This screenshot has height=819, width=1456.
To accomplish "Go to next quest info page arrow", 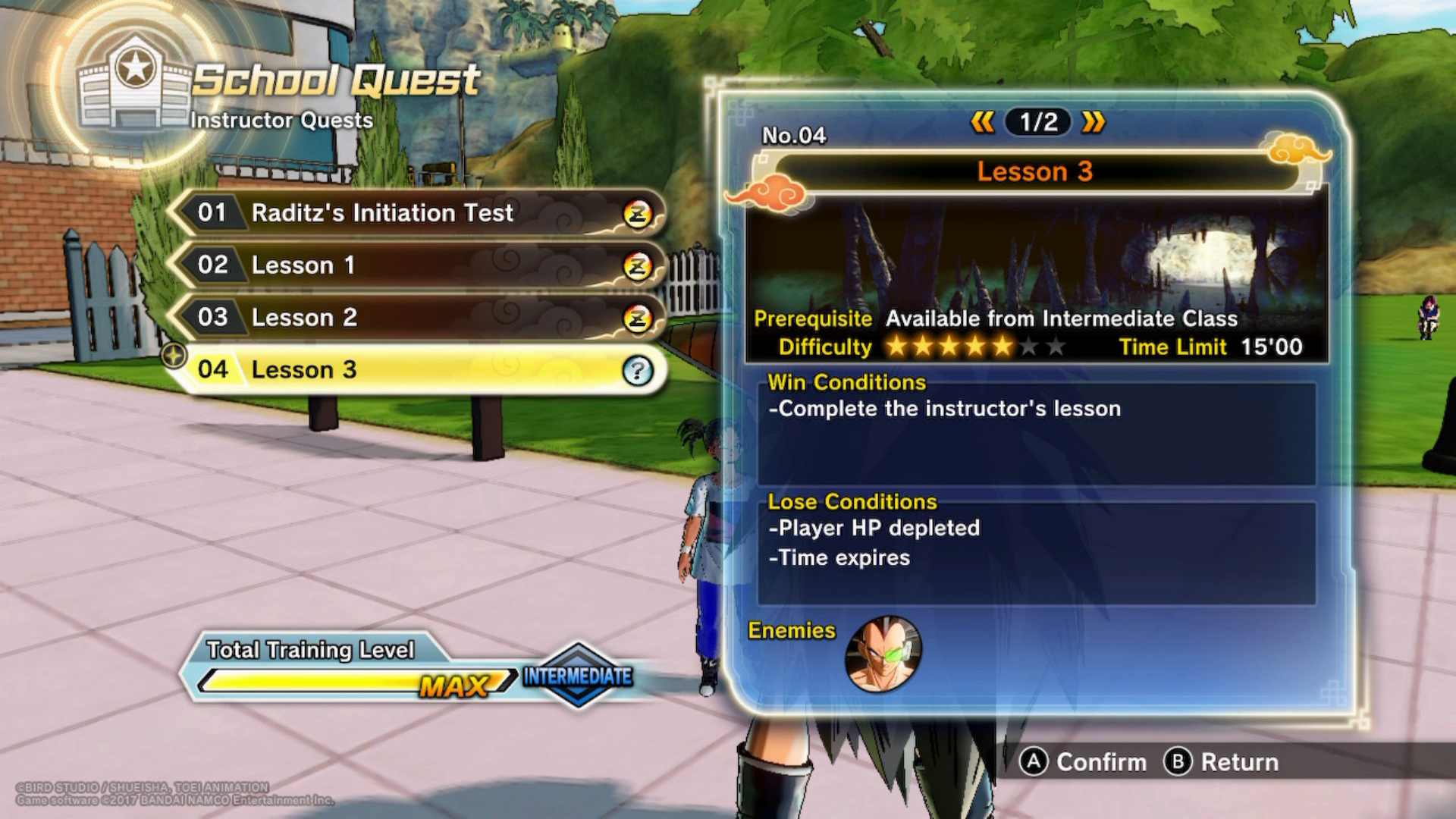I will [x=1094, y=122].
